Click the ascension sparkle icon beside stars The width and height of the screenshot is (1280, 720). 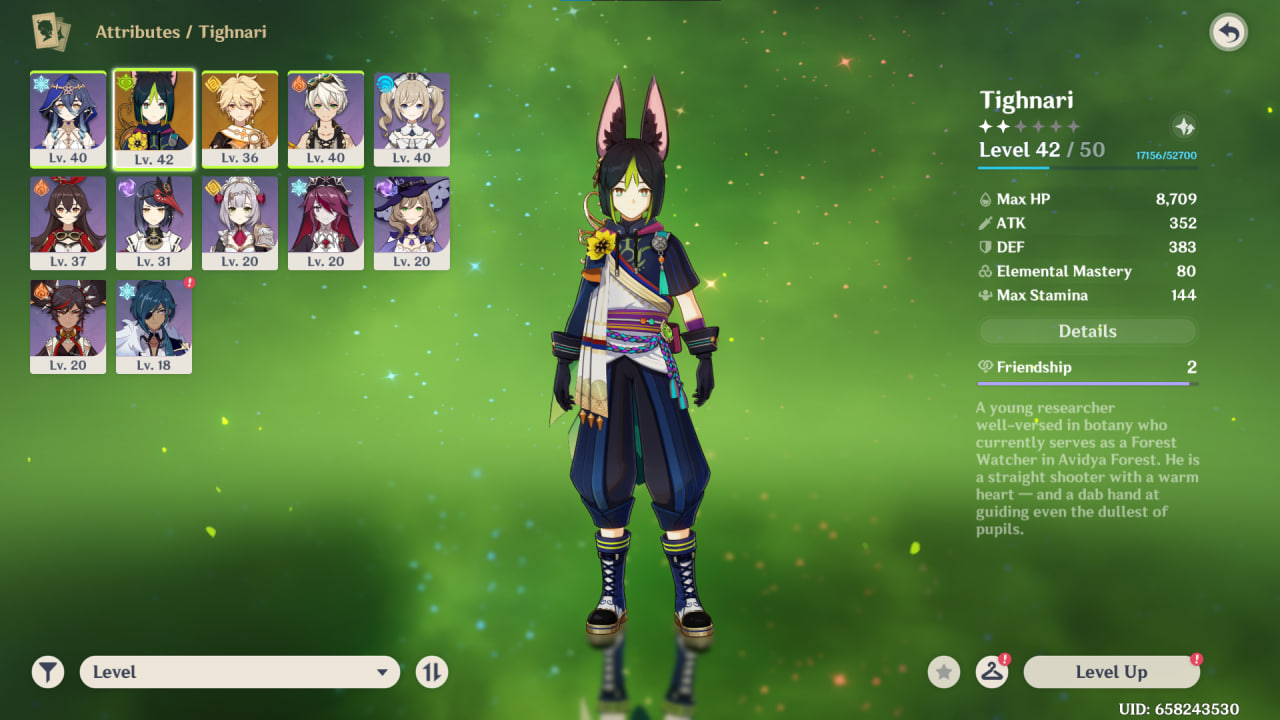[1184, 127]
